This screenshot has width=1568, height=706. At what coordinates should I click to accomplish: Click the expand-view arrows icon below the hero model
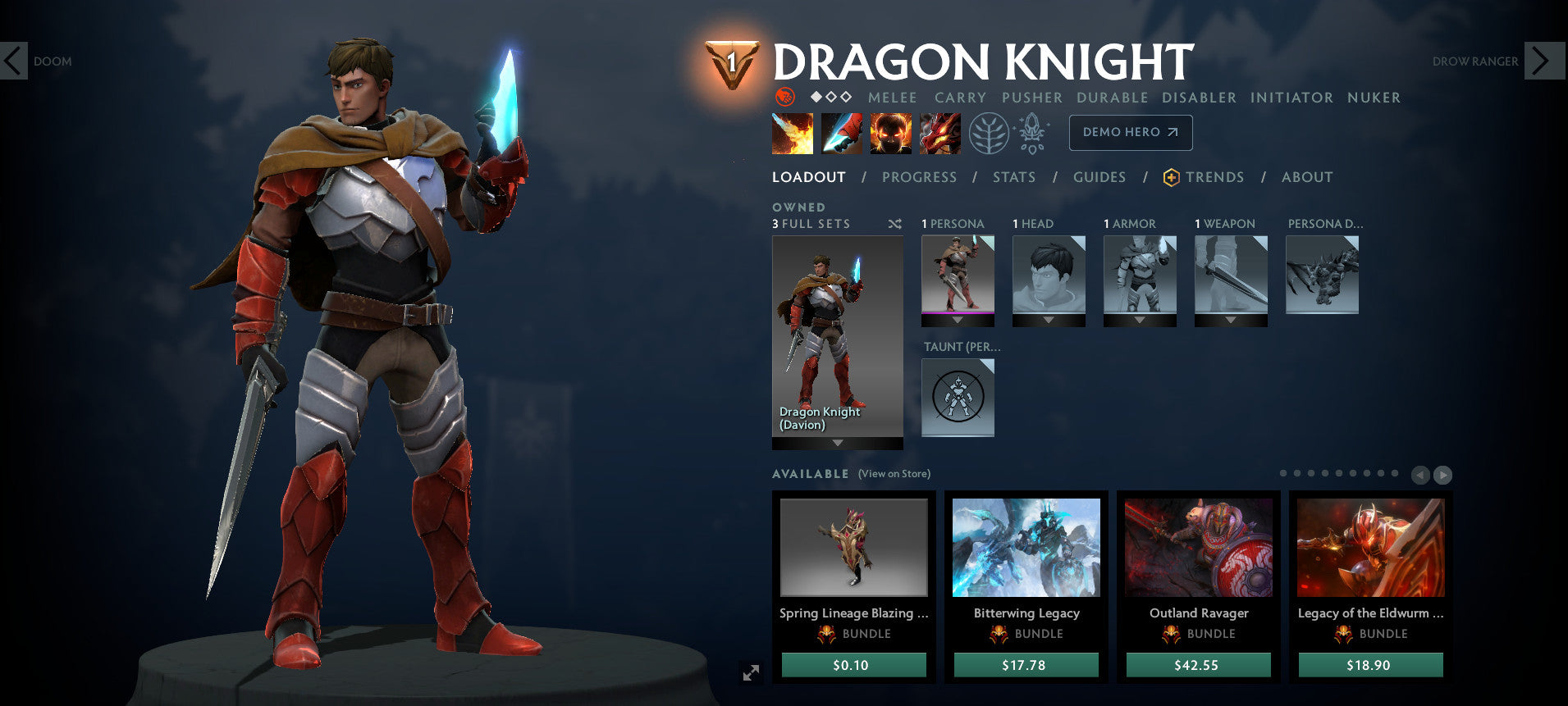click(x=750, y=673)
